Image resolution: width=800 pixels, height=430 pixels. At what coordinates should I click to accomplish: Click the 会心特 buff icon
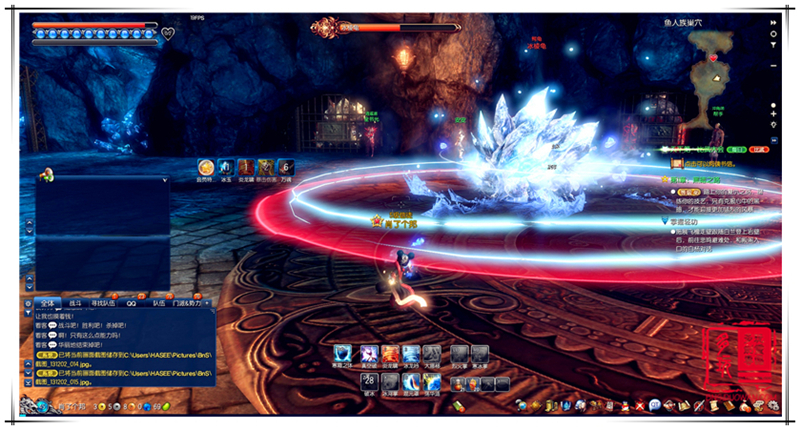click(205, 167)
